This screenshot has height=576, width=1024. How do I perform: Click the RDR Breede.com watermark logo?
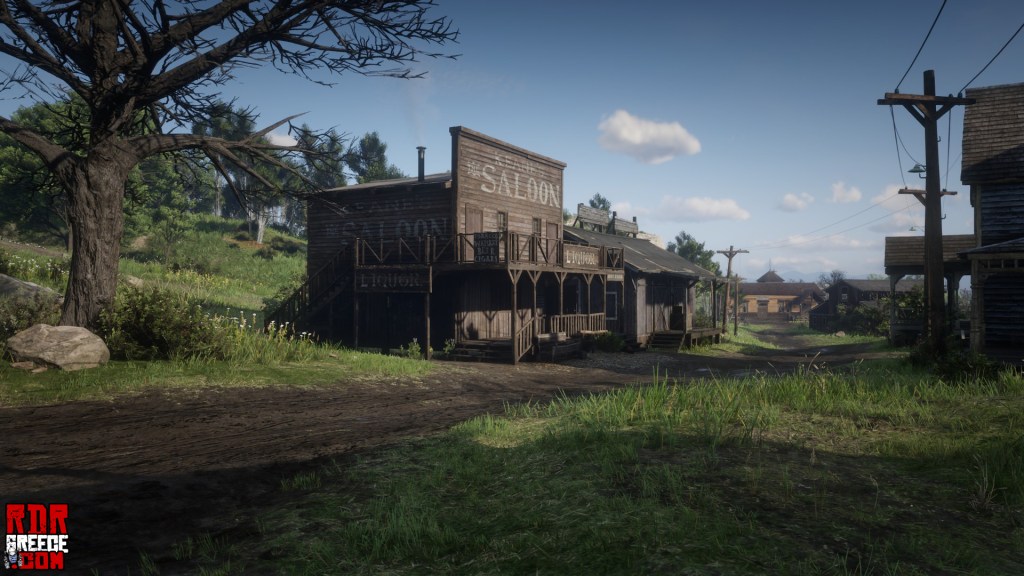coord(36,536)
